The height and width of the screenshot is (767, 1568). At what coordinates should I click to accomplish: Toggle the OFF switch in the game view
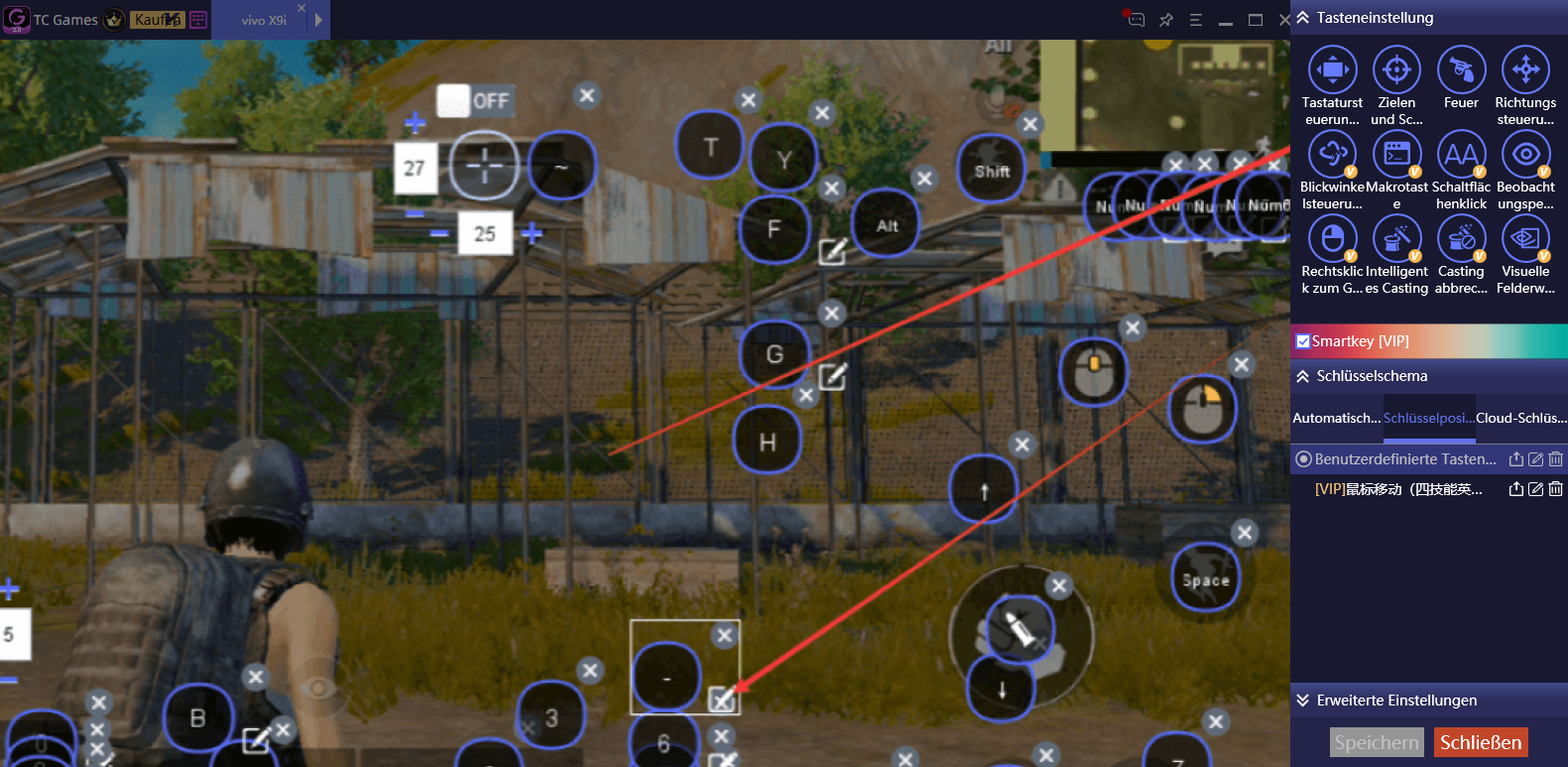click(x=474, y=100)
